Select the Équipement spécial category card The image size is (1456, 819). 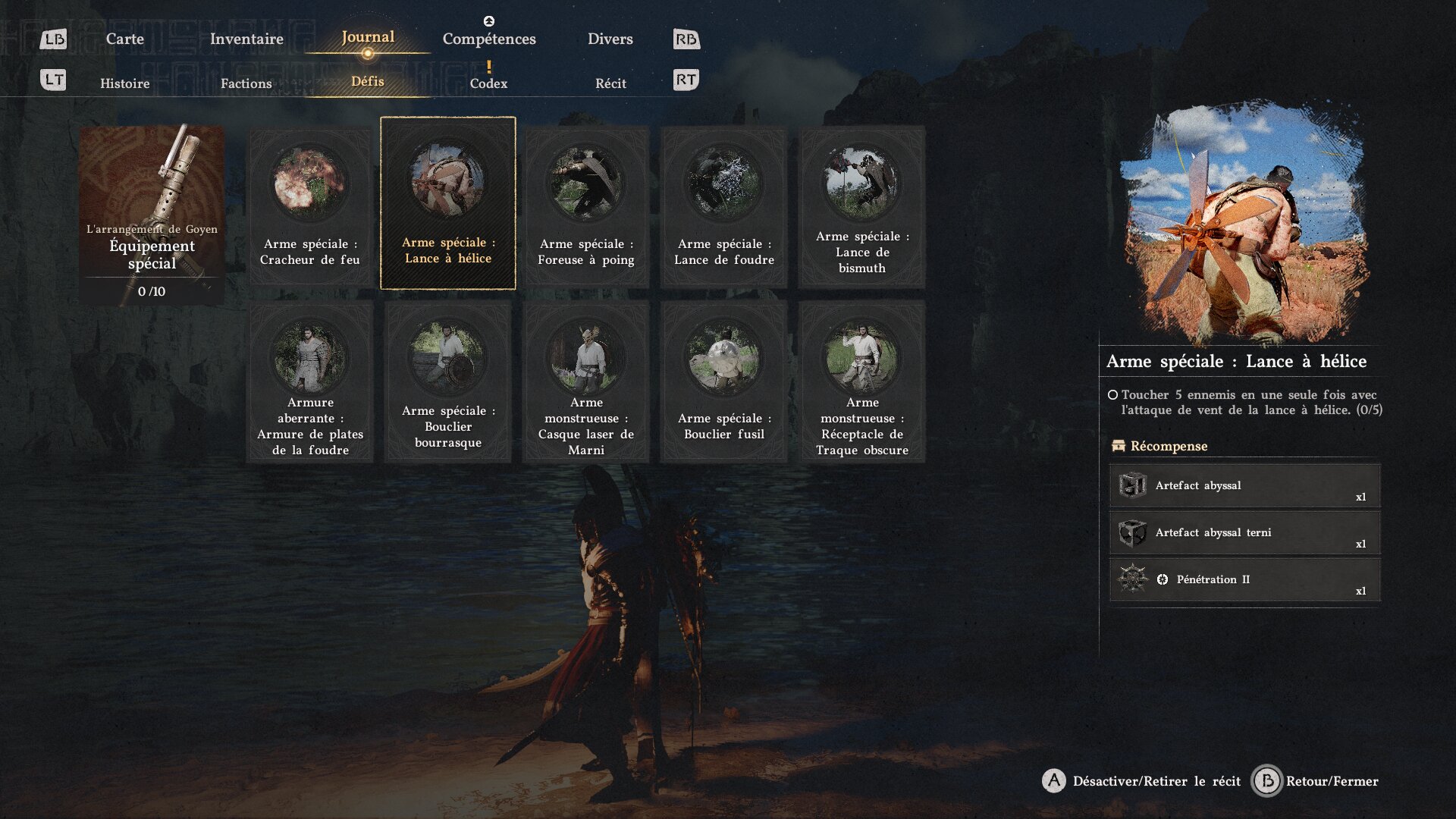pos(152,215)
